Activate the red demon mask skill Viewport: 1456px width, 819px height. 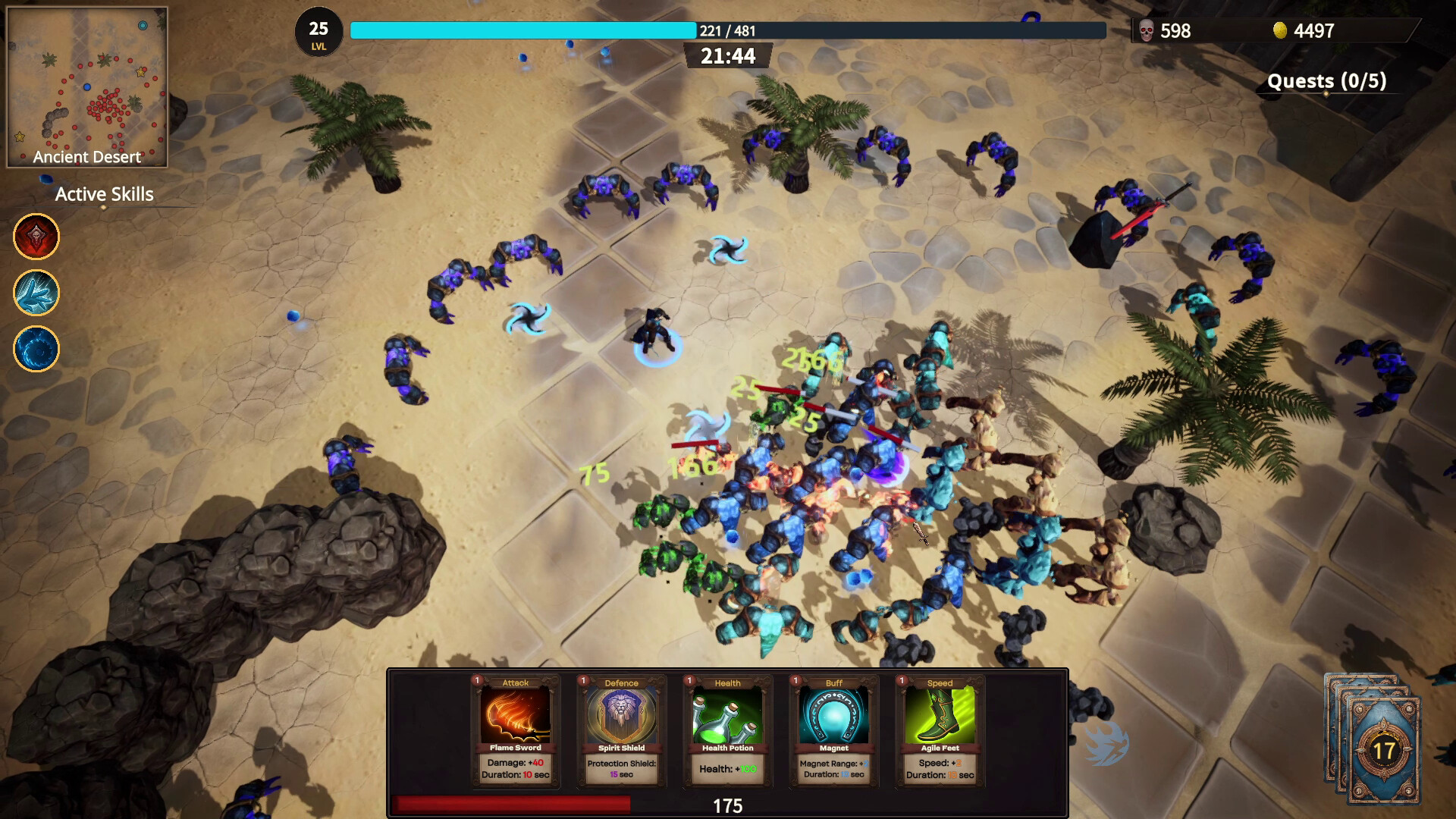pos(36,237)
